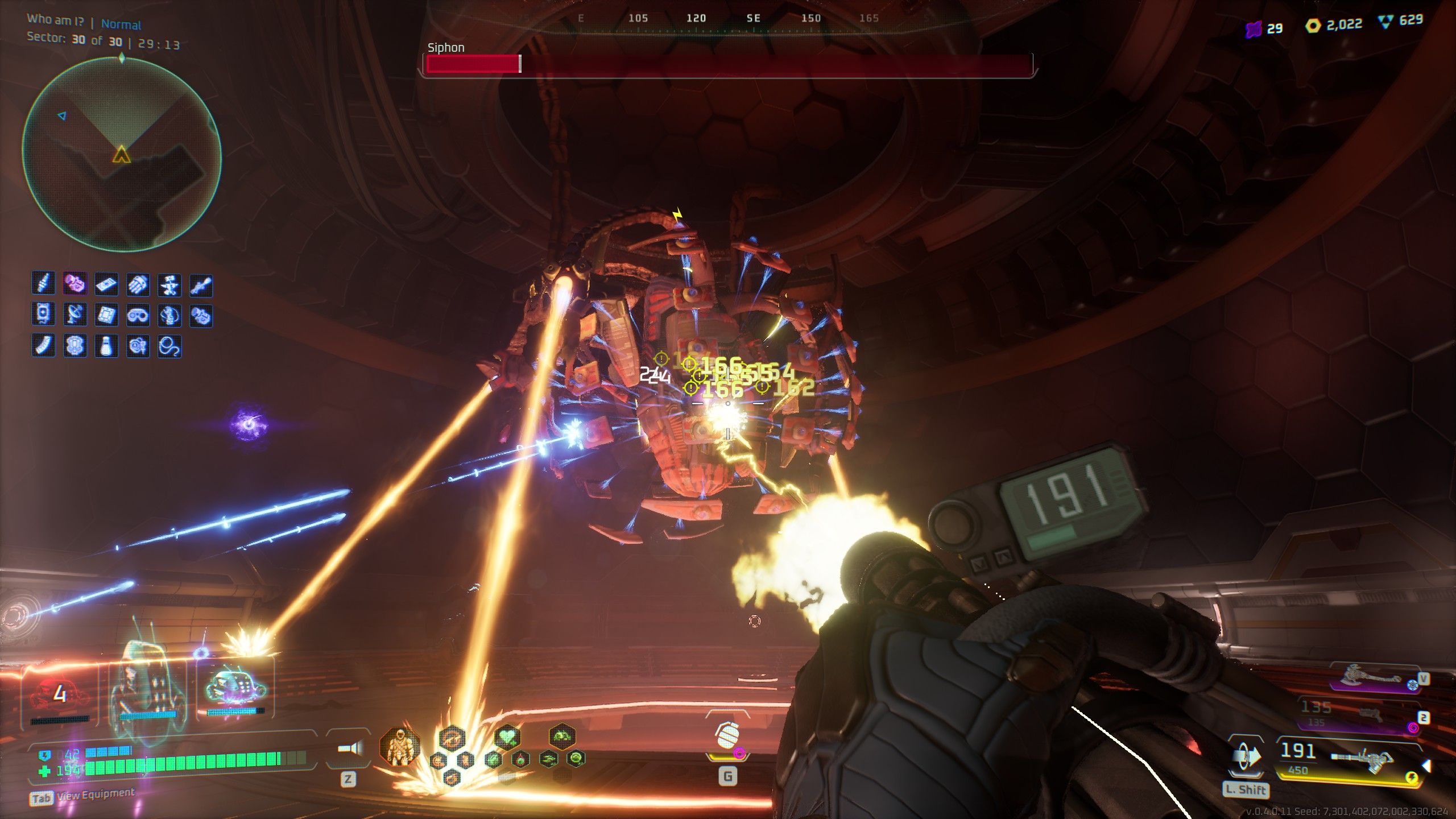
Task: Switch to the secondary gun with 135 ammo
Action: pyautogui.click(x=1365, y=715)
